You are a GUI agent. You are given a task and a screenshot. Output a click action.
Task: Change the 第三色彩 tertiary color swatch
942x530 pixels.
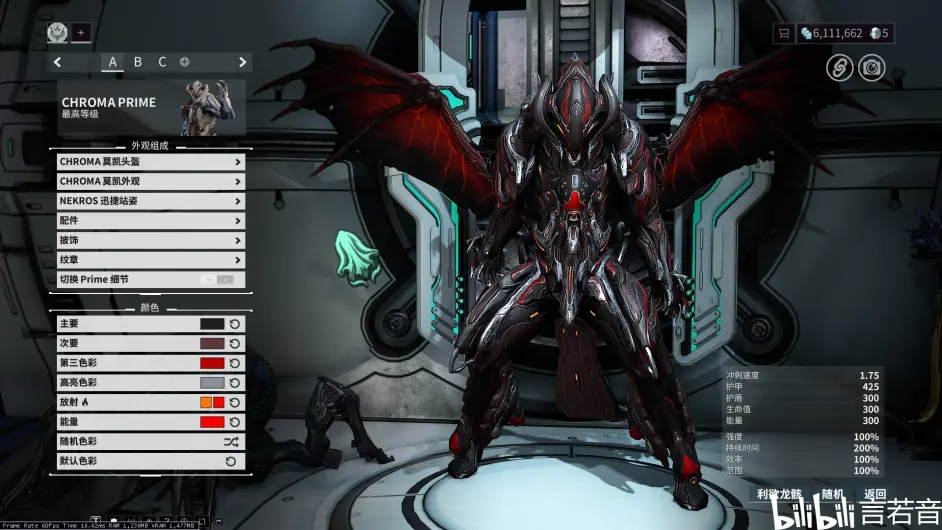(x=212, y=363)
